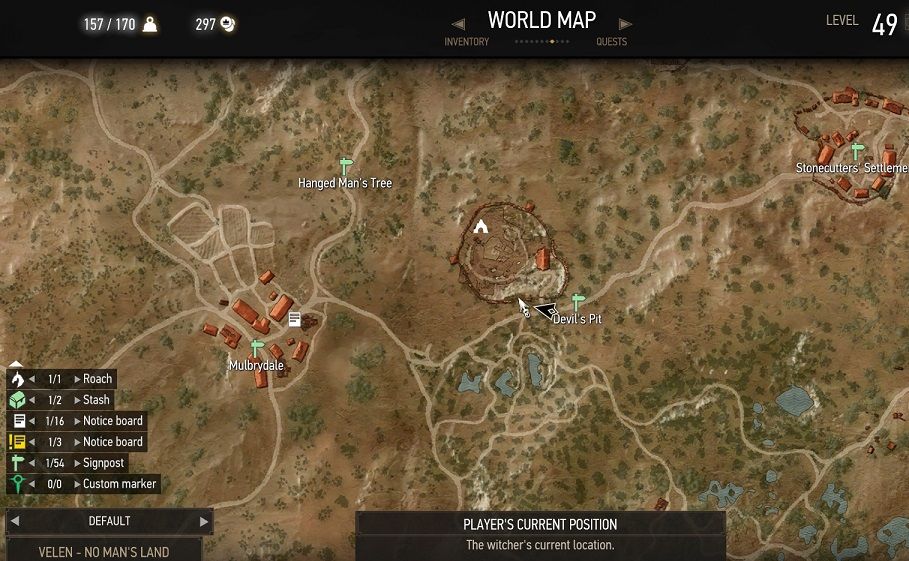Cycle to the next Signpost in the legend
Viewport: 909px width, 561px height.
click(77, 463)
